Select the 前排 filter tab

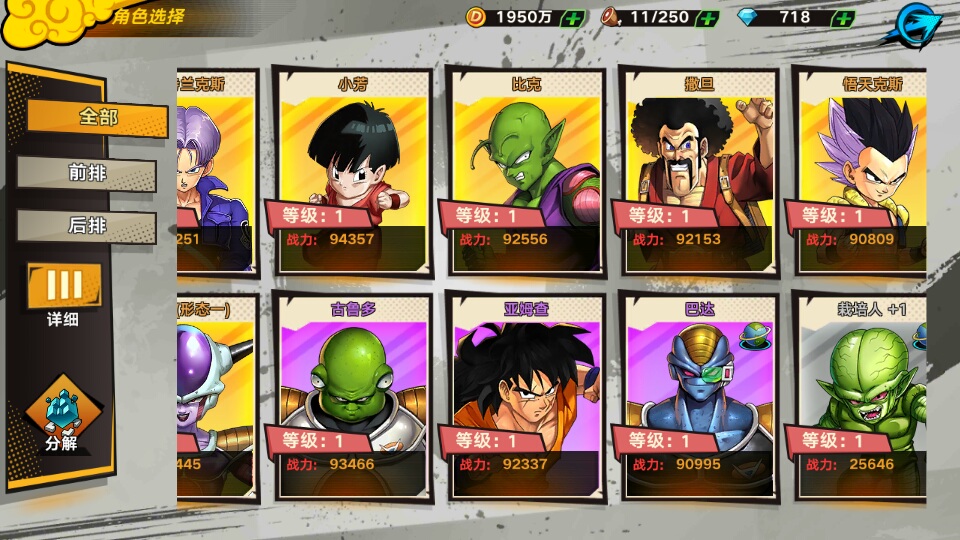coord(87,173)
